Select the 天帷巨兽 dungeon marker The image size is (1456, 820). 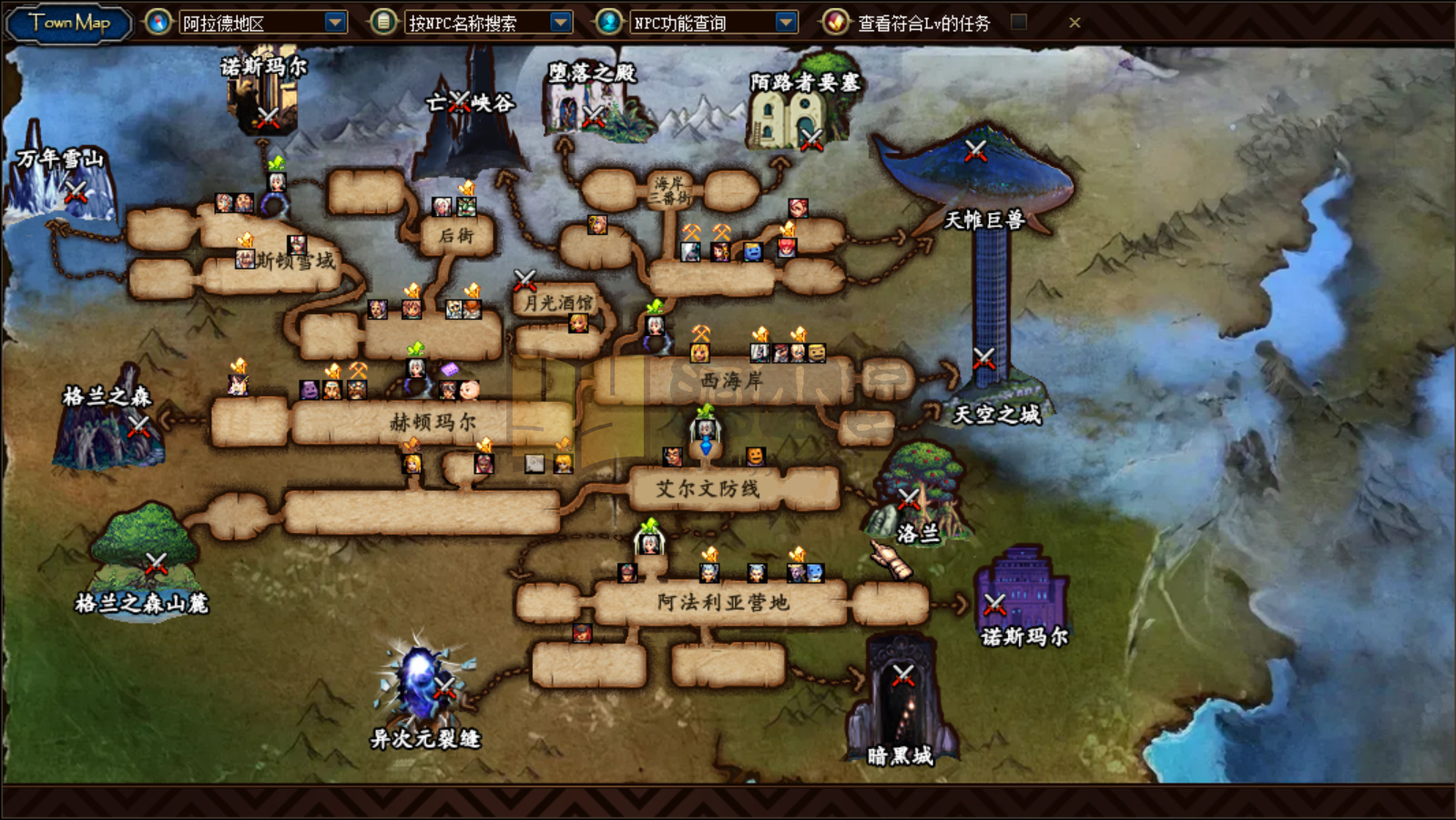pyautogui.click(x=975, y=150)
